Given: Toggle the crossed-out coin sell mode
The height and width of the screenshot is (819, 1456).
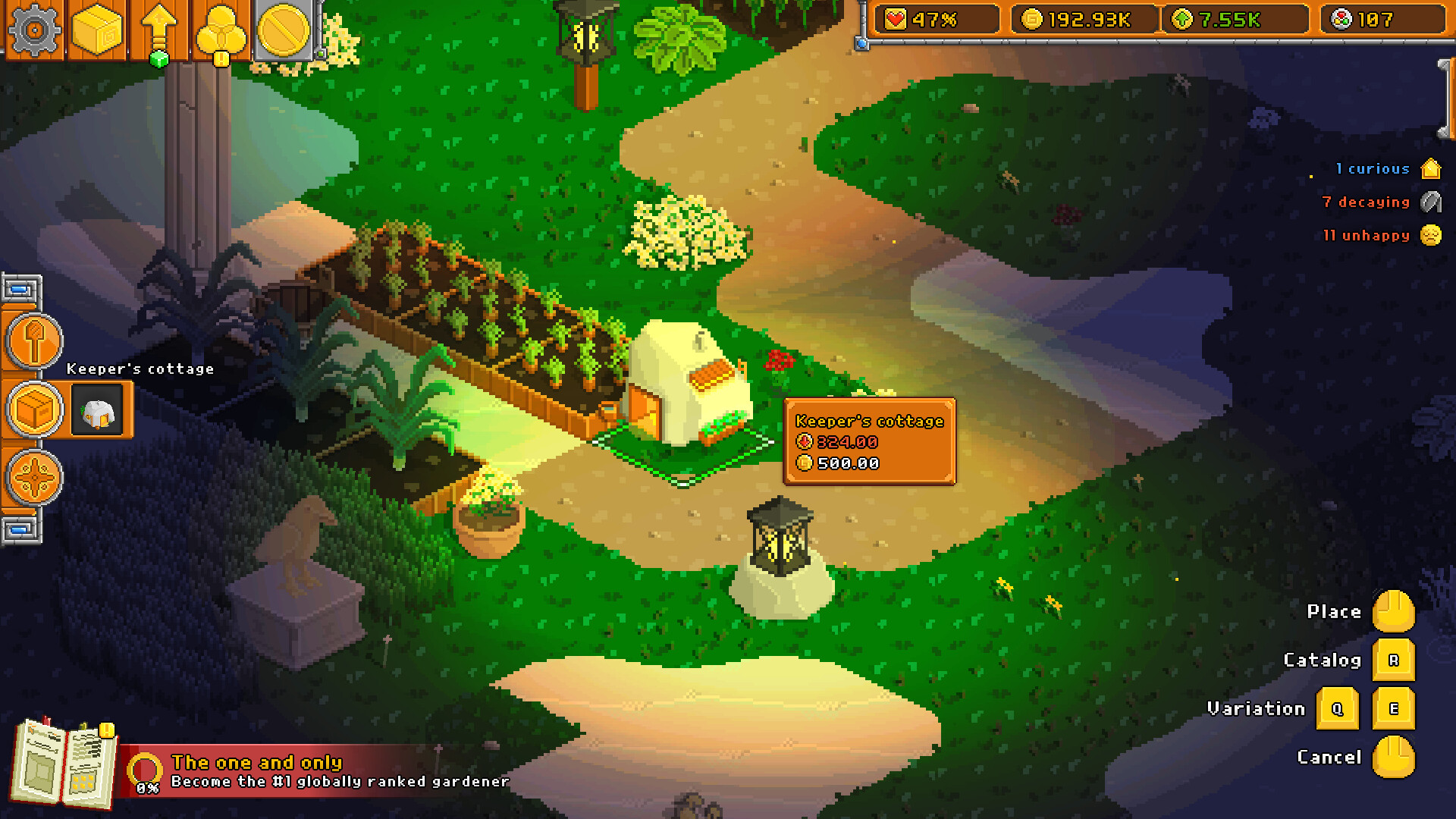Looking at the screenshot, I should point(283,29).
